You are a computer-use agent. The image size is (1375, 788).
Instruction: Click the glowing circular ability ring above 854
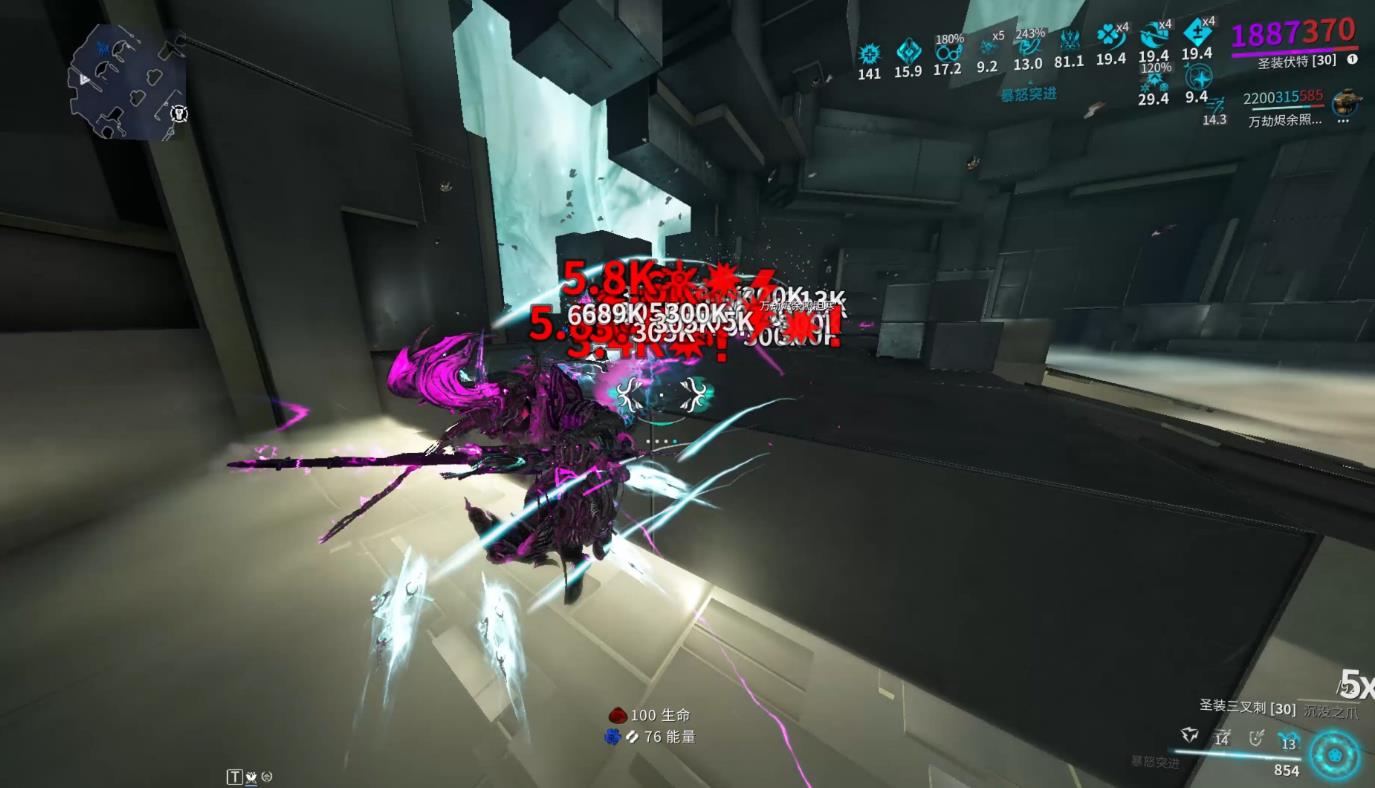(x=1335, y=755)
